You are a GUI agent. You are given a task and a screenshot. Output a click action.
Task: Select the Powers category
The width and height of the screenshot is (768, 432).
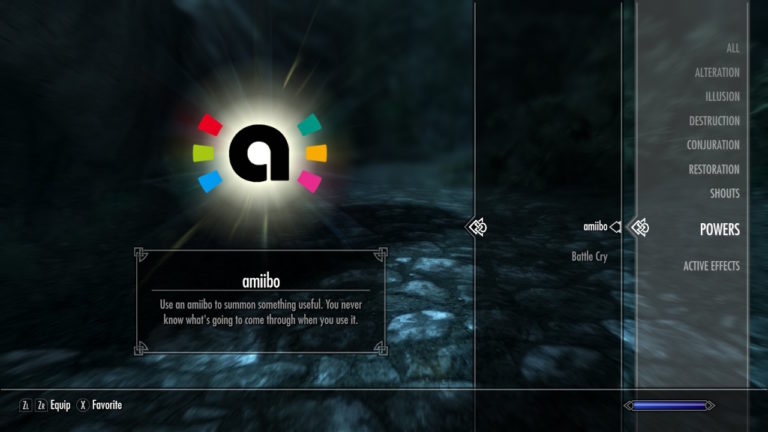(719, 229)
